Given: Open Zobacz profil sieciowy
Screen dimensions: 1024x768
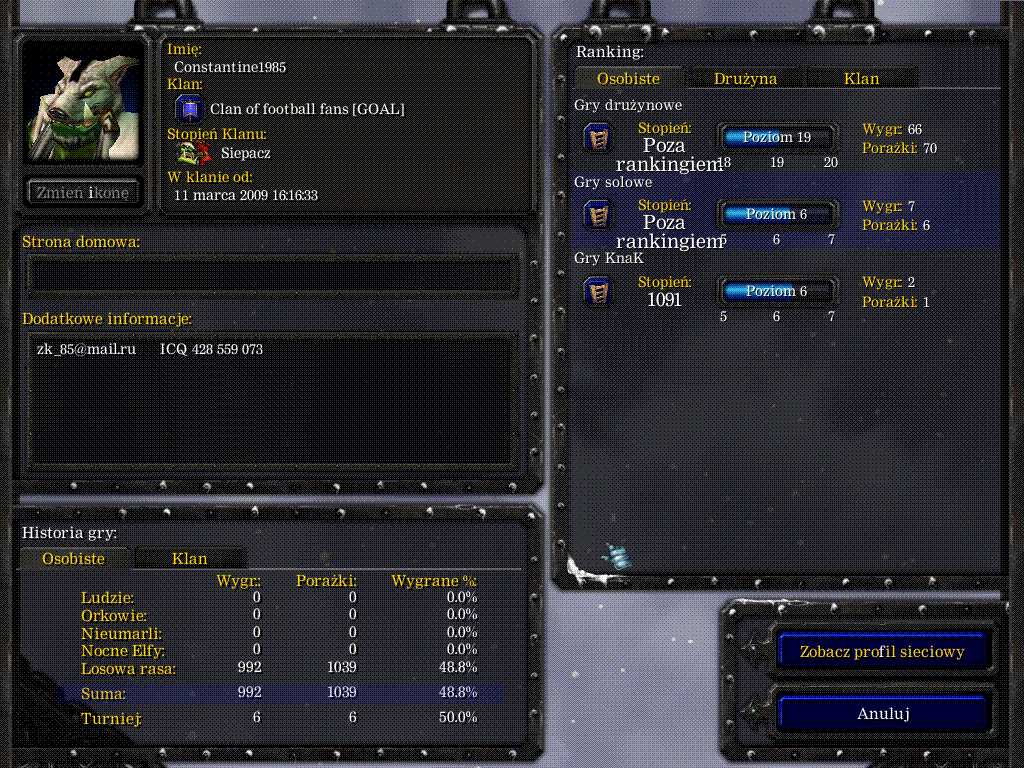Looking at the screenshot, I should click(x=882, y=652).
